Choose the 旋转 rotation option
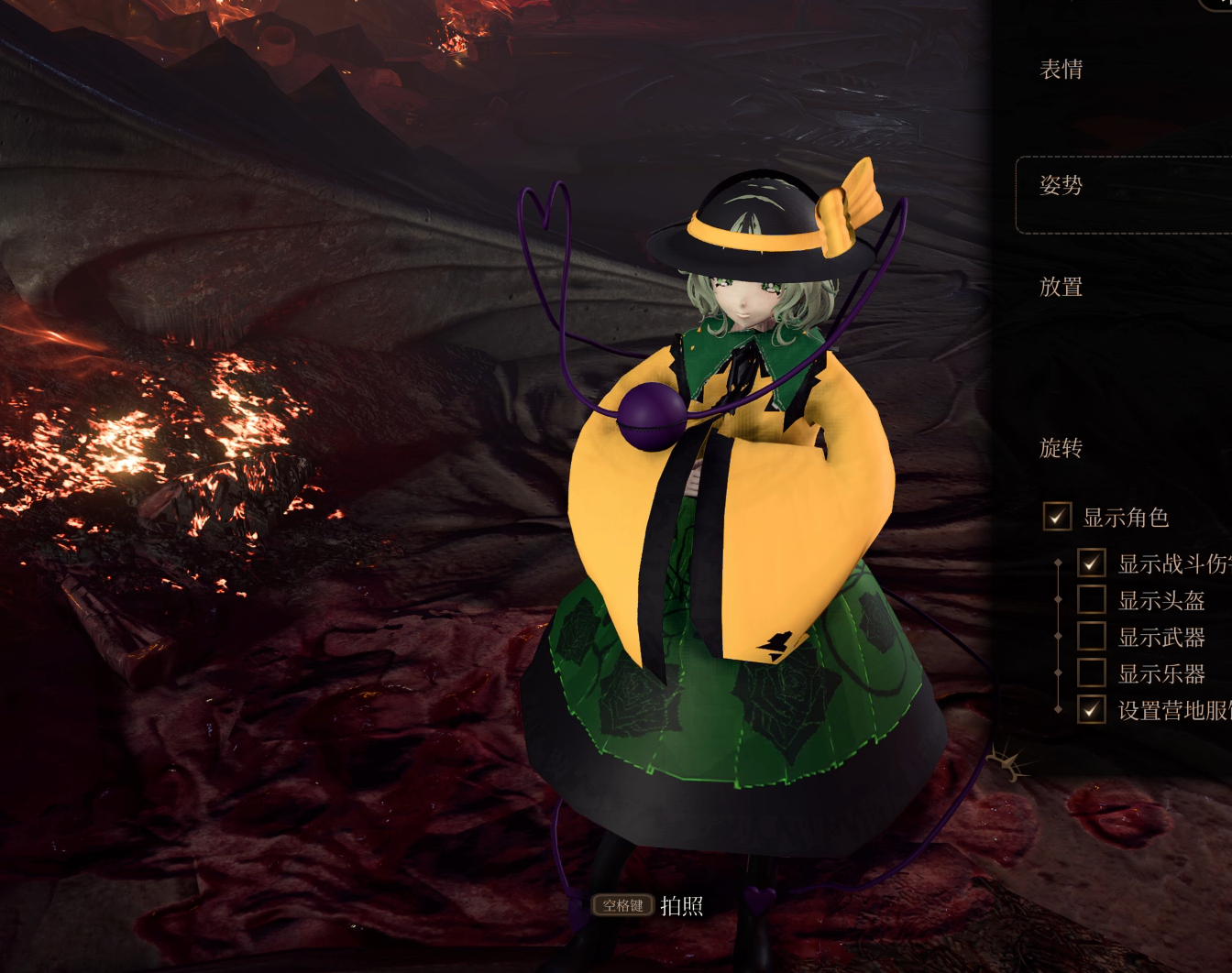The height and width of the screenshot is (973, 1232). 1061,448
